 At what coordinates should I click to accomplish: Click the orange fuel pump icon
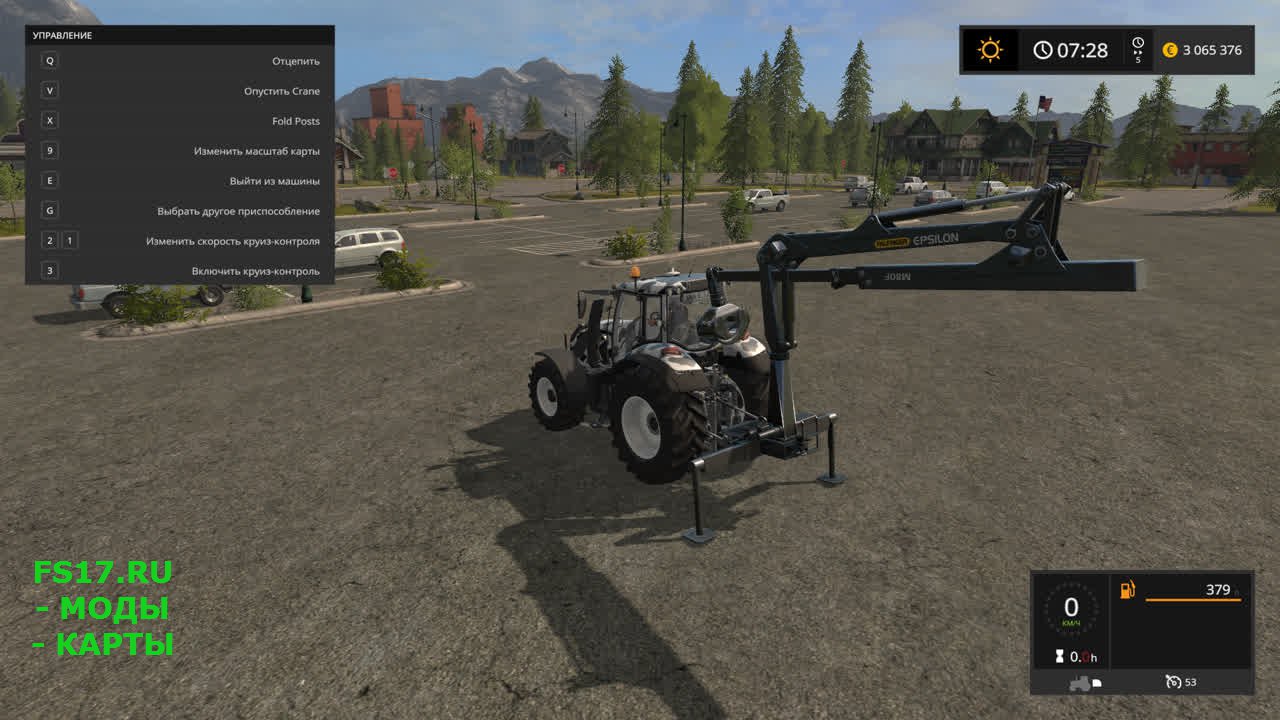pyautogui.click(x=1128, y=590)
